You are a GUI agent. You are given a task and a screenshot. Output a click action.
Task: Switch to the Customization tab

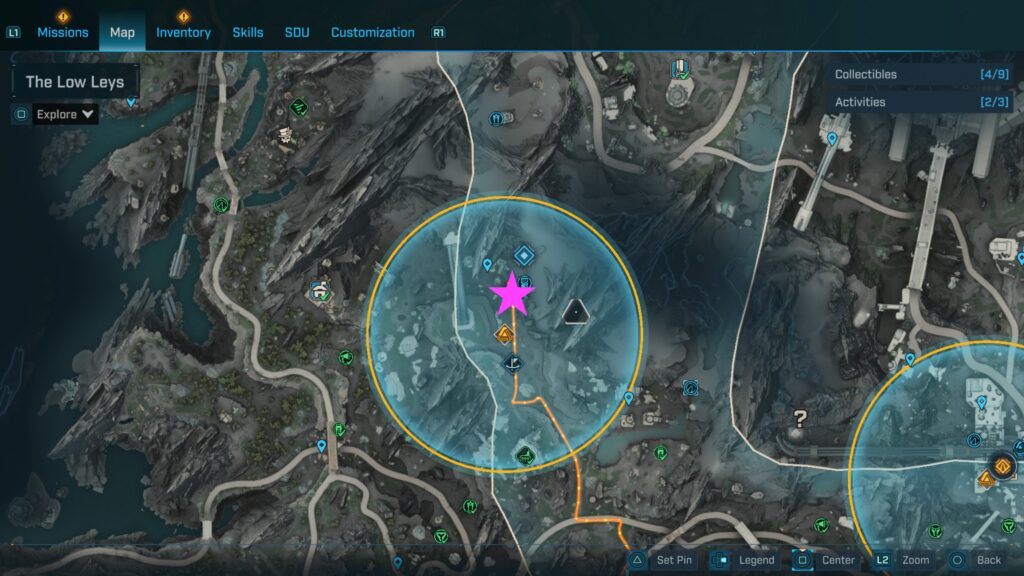[x=372, y=32]
